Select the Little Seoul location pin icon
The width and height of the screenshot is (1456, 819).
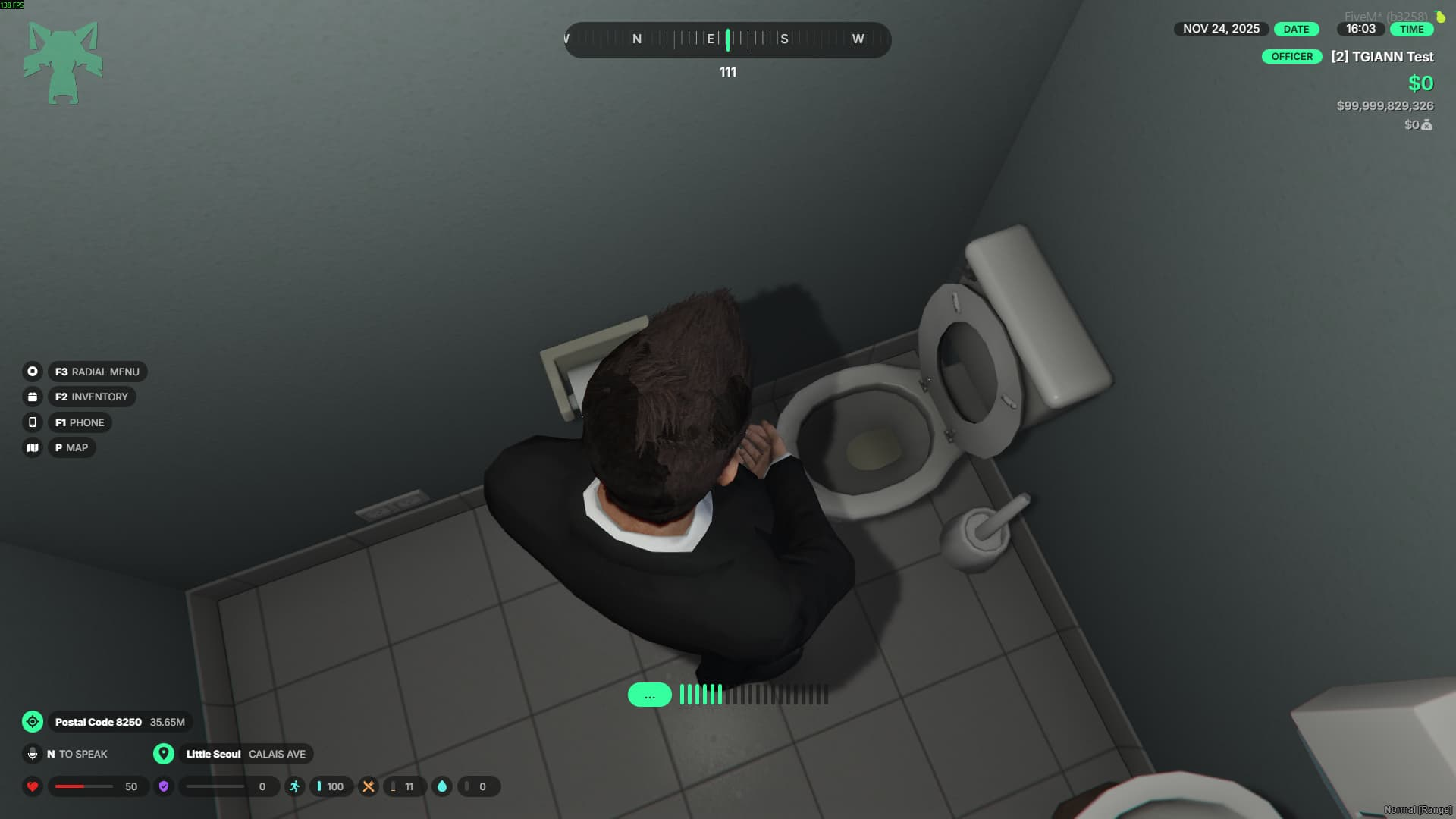(164, 754)
